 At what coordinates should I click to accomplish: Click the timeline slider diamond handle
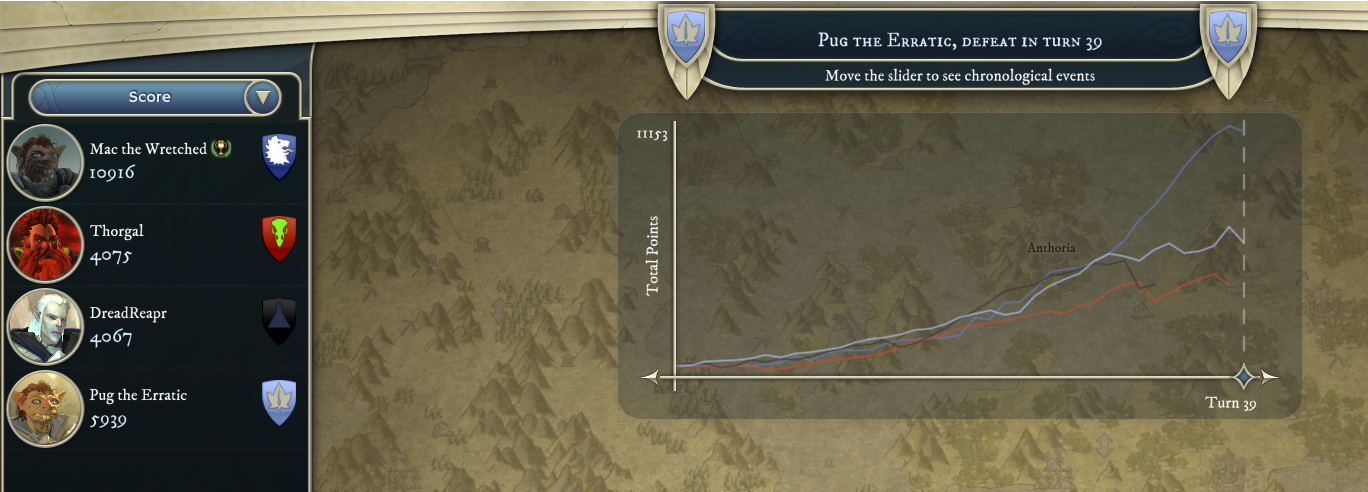(x=1244, y=377)
